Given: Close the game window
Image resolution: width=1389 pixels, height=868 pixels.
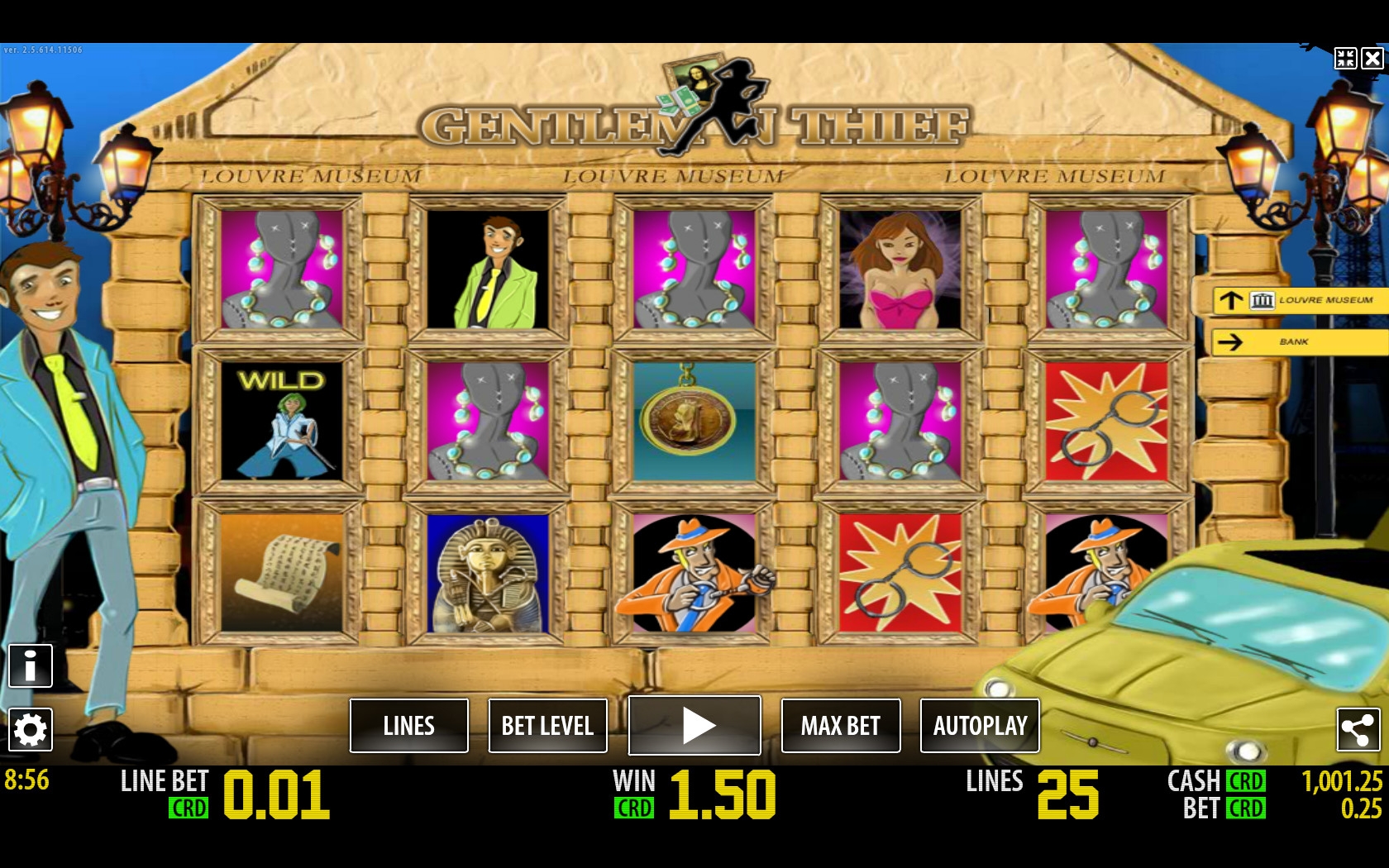Looking at the screenshot, I should tap(1372, 58).
